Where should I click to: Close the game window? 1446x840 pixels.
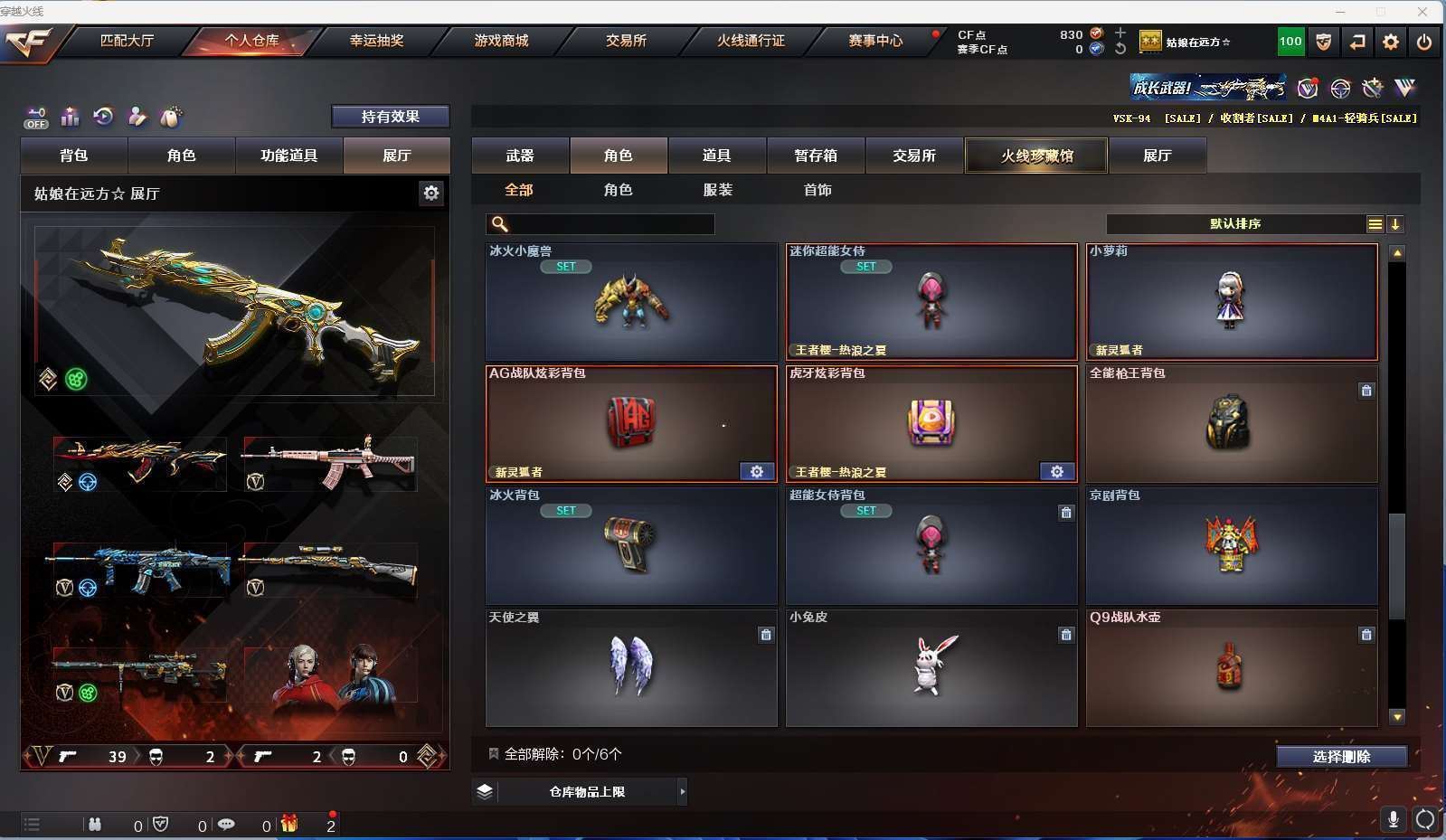[x=1422, y=12]
